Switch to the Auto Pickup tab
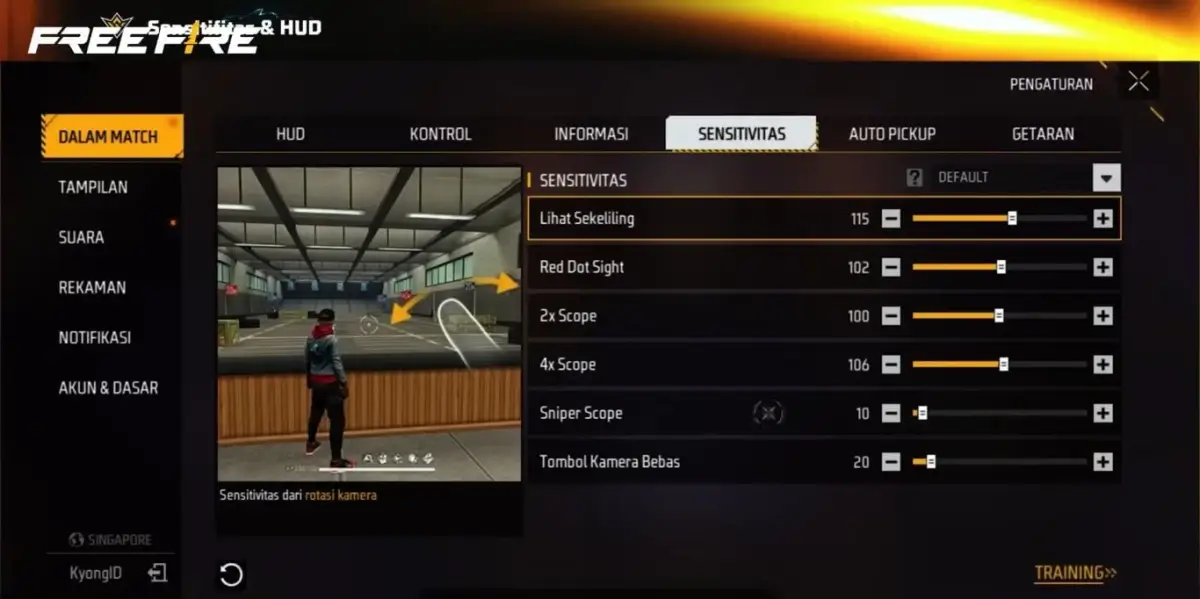Viewport: 1200px width, 599px height. (x=892, y=134)
